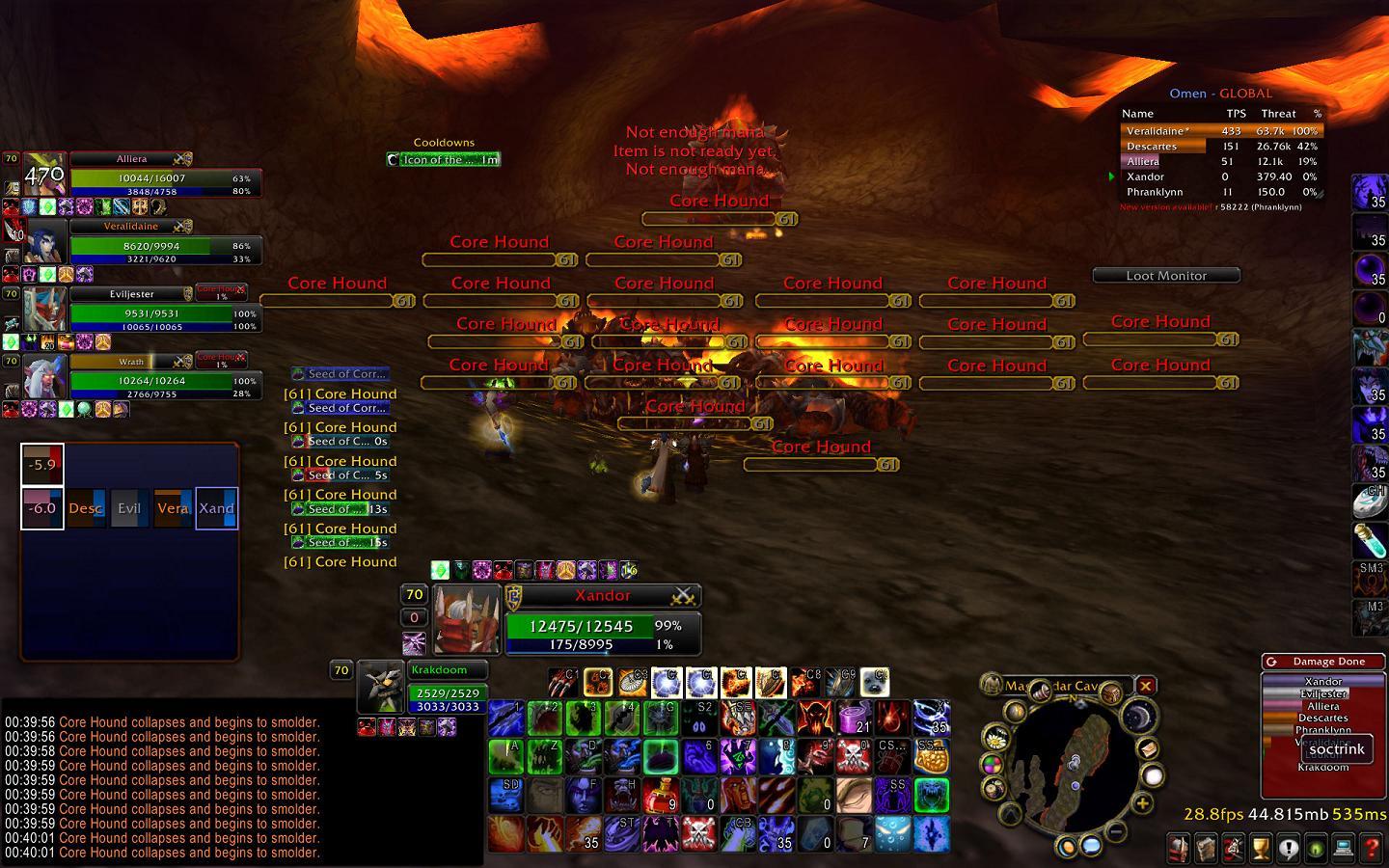Image resolution: width=1389 pixels, height=868 pixels.
Task: Close the minimap with the X button
Action: [1145, 686]
